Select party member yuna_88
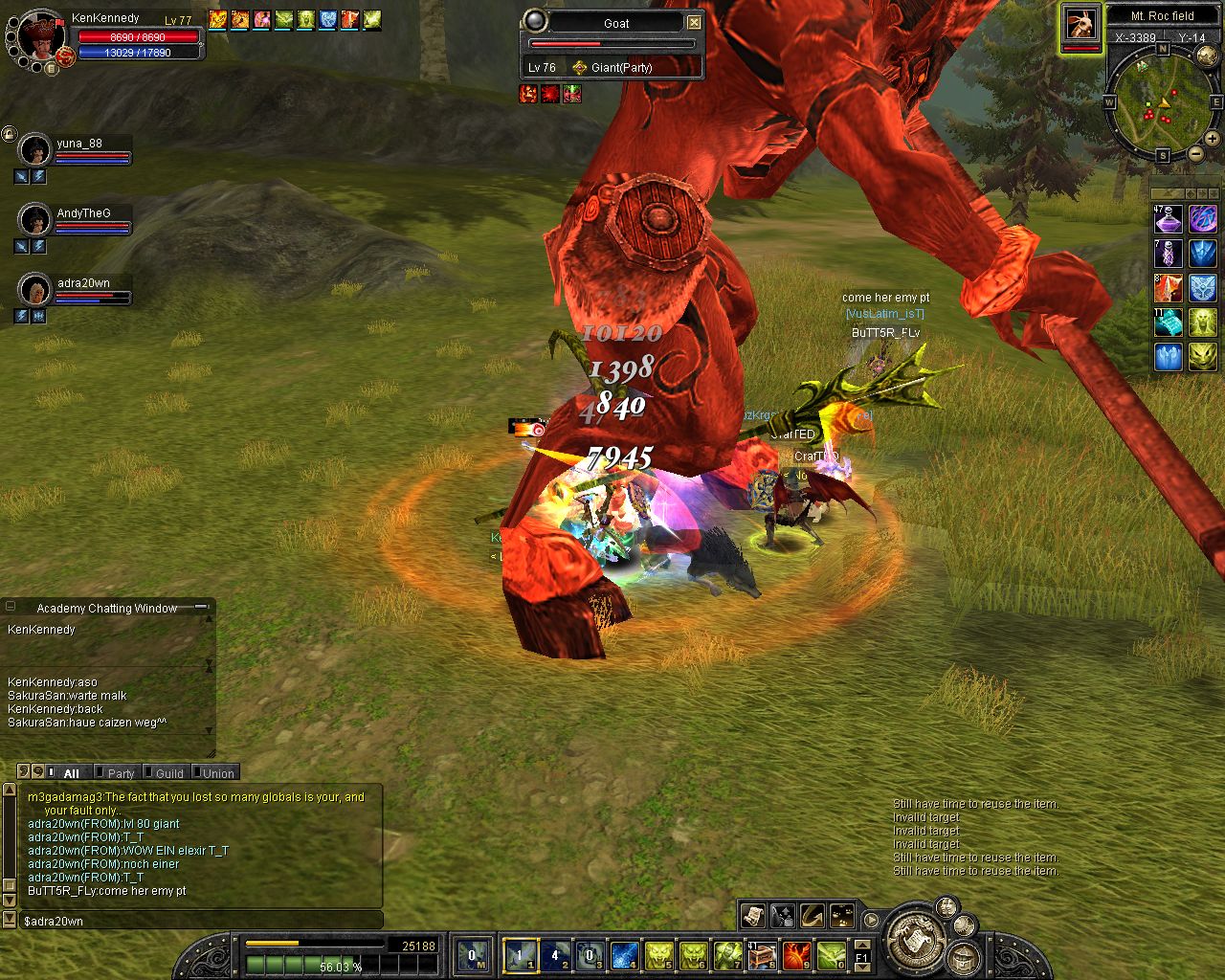The height and width of the screenshot is (980, 1225). [x=78, y=145]
